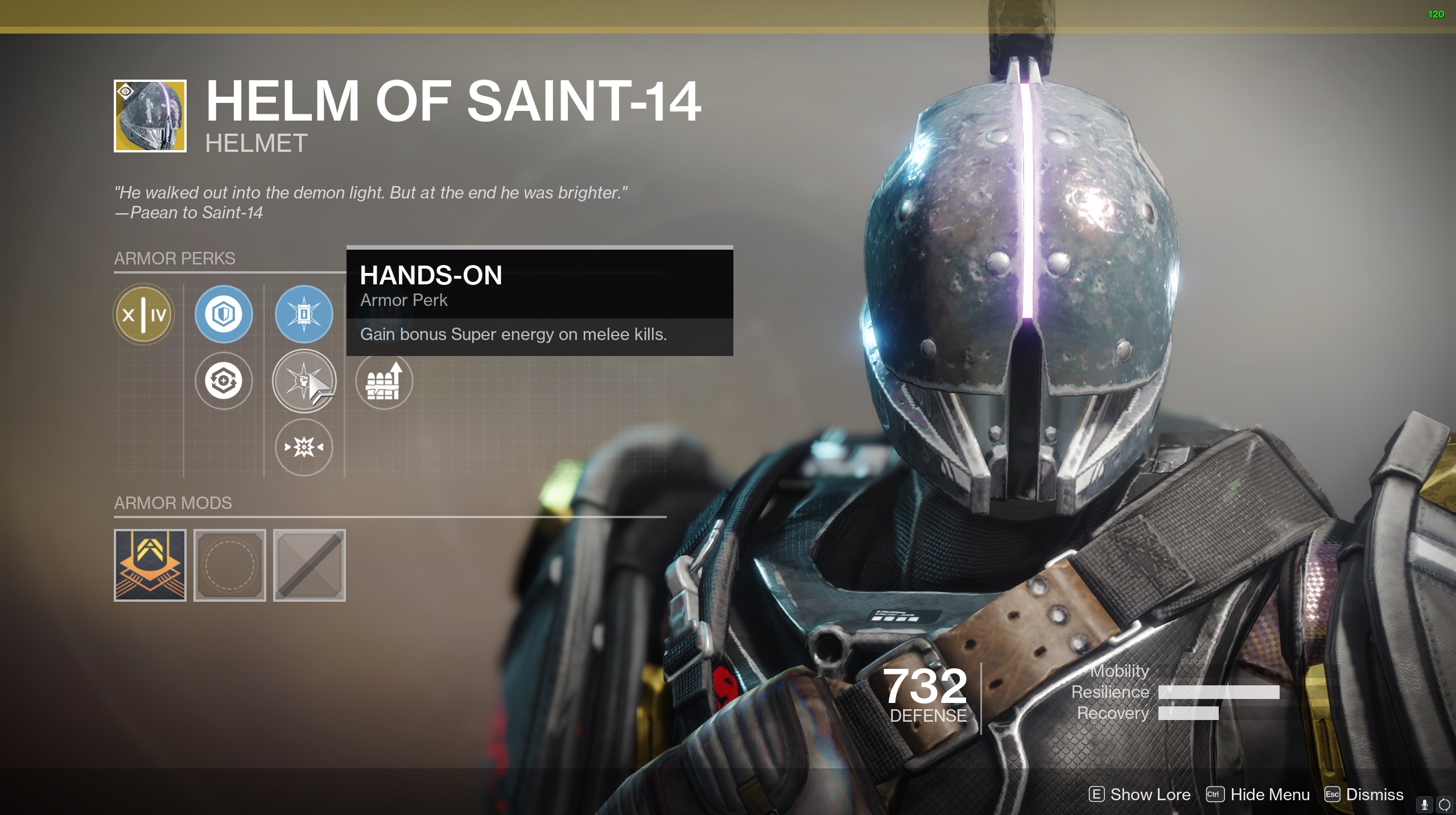Show the lore for this helmet
Image resolution: width=1456 pixels, height=815 pixels.
tap(1140, 795)
